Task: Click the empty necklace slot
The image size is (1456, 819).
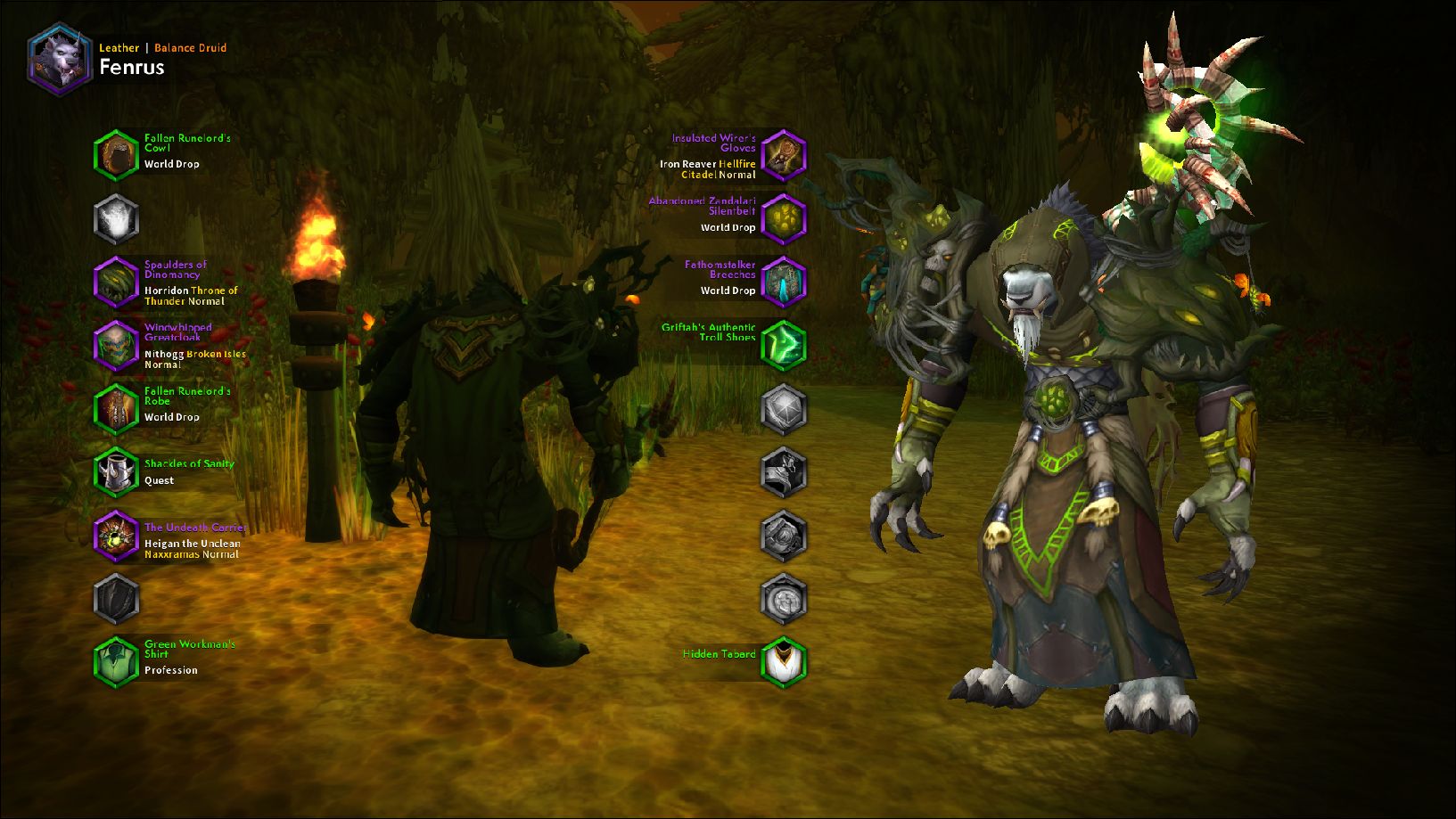Action: 116,218
